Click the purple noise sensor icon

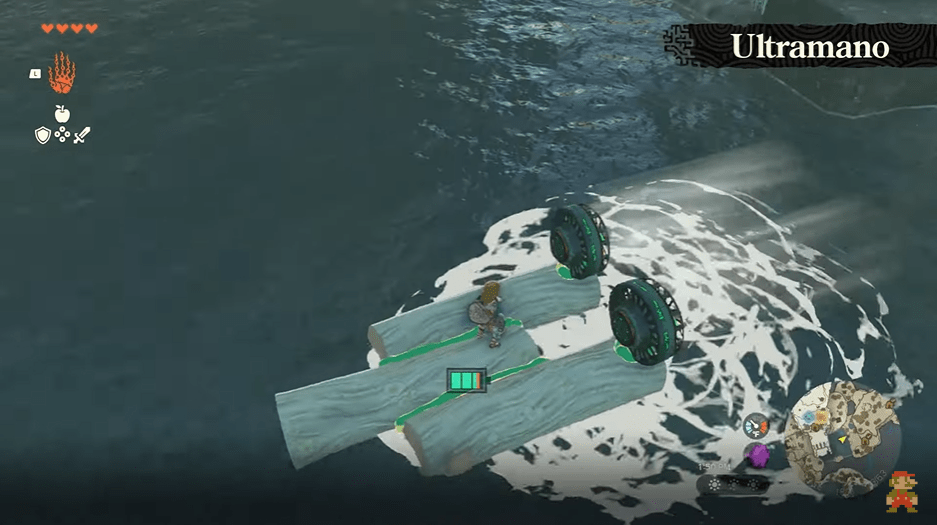pyautogui.click(x=757, y=455)
